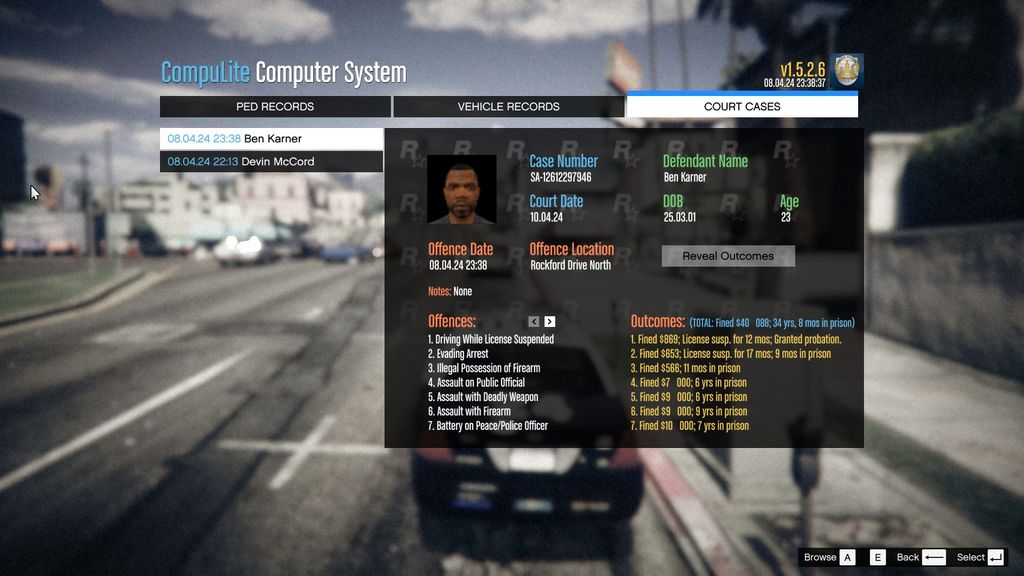Go to previous offences page arrow
The image size is (1024, 576).
pos(534,322)
